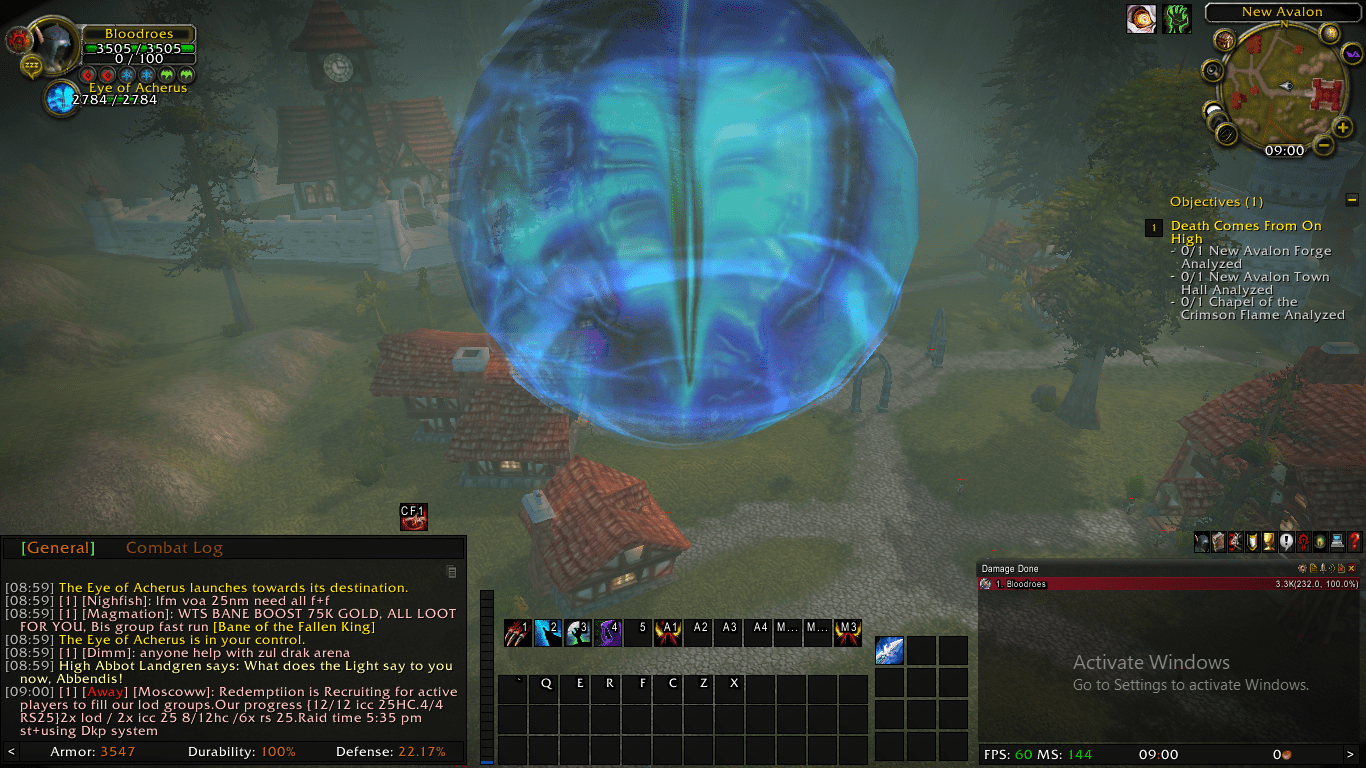Viewport: 1366px width, 768px height.
Task: Use the frost sword ability icon
Action: point(889,650)
